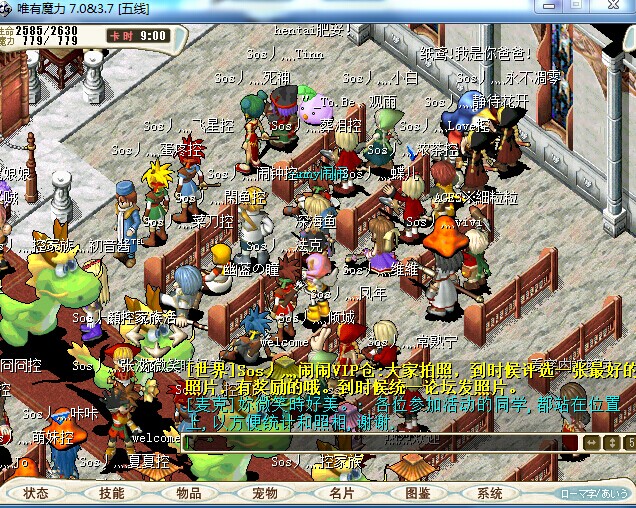Image resolution: width=636 pixels, height=508 pixels.
Task: Click the 卡时 9:00 card time panel
Action: [x=138, y=35]
